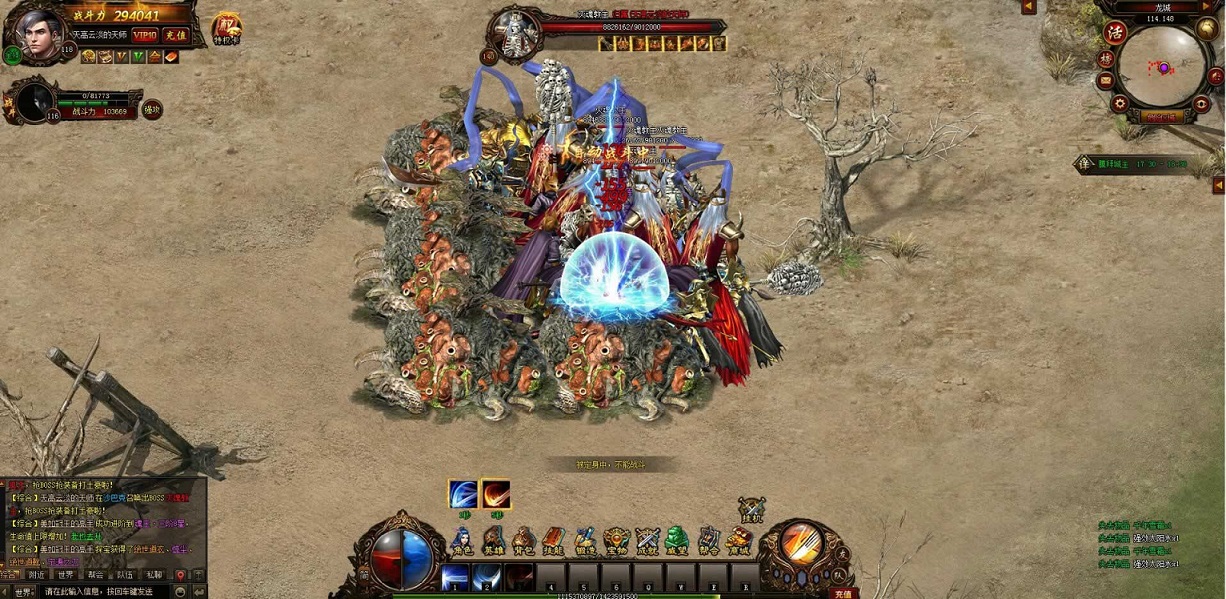The width and height of the screenshot is (1226, 599).
Task: Toggle the 挂机 auto-battle button
Action: click(x=751, y=511)
